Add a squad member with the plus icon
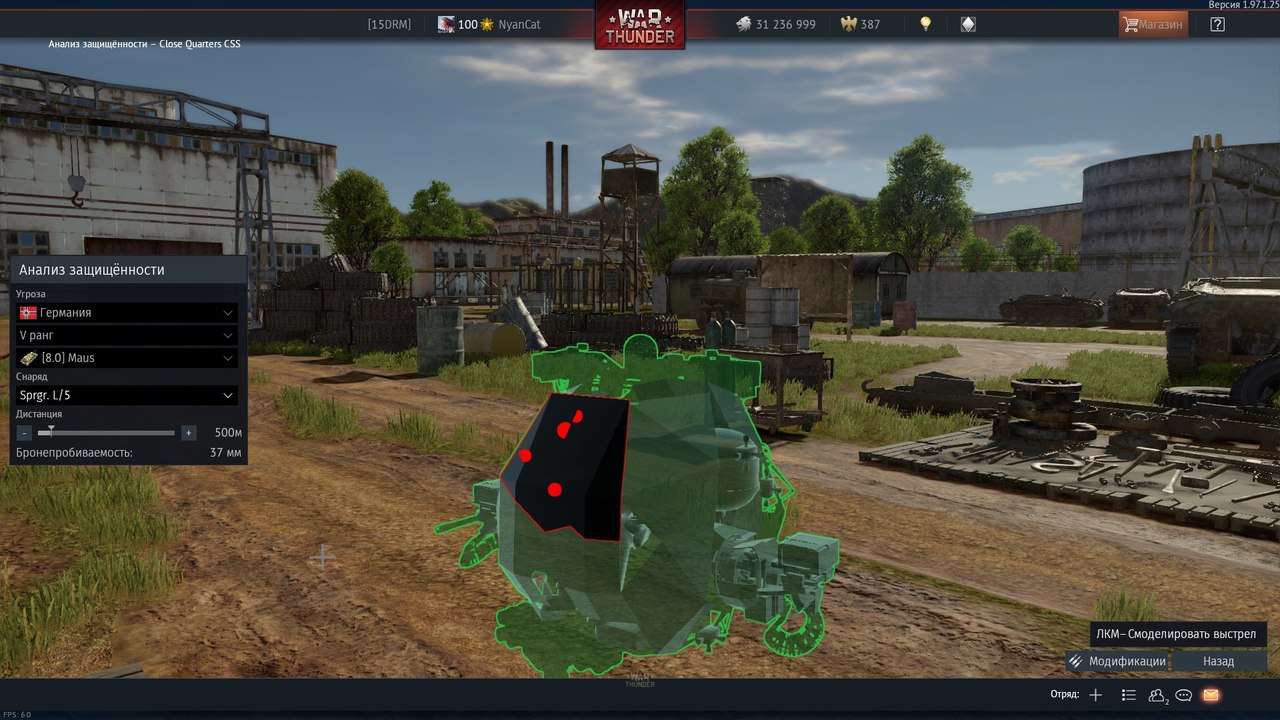Screen dimensions: 1280x720 tap(1096, 695)
